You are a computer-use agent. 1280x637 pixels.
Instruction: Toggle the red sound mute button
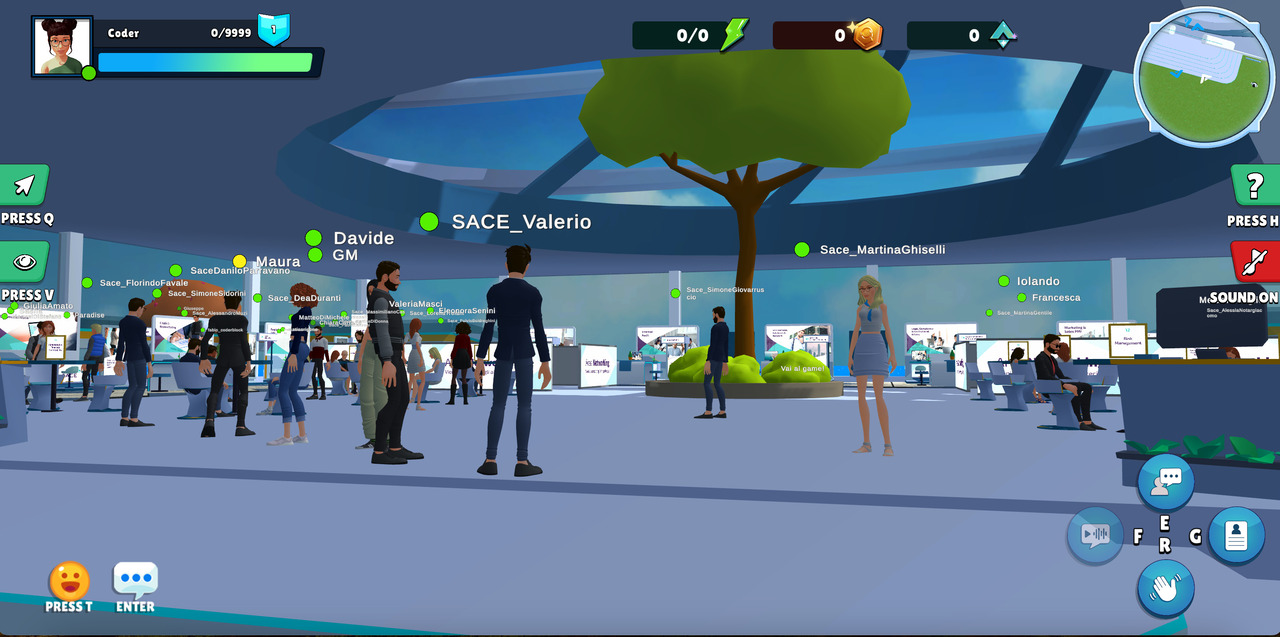tap(1254, 262)
